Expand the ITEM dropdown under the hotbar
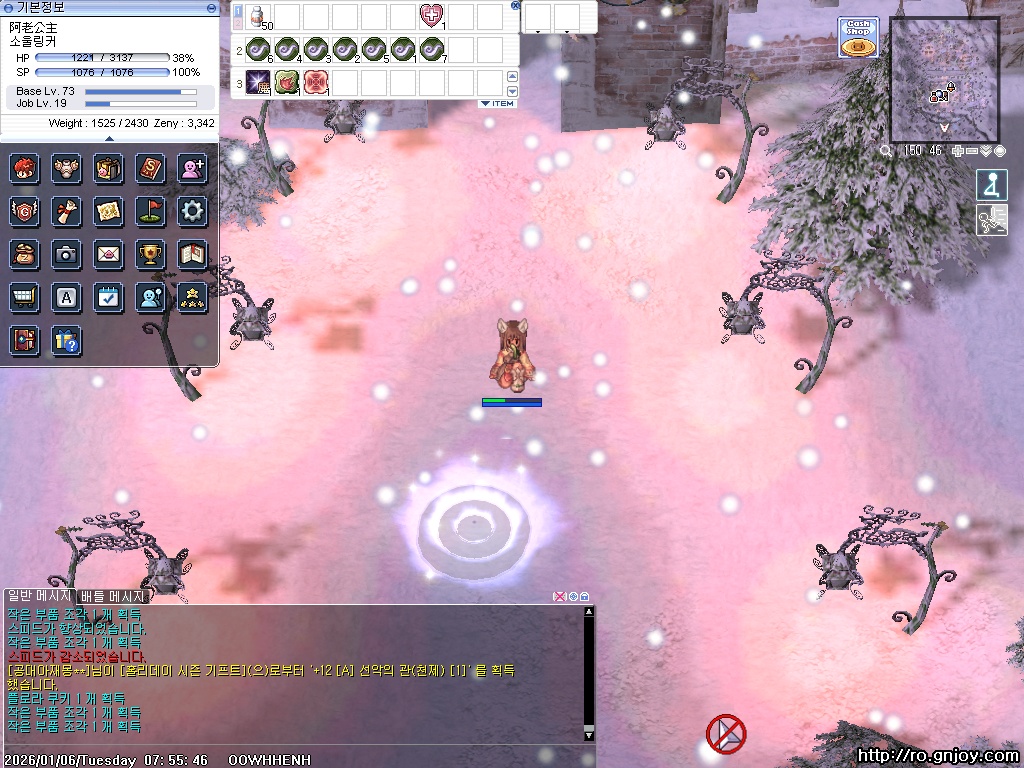Image resolution: width=1024 pixels, height=768 pixels. pyautogui.click(x=497, y=103)
